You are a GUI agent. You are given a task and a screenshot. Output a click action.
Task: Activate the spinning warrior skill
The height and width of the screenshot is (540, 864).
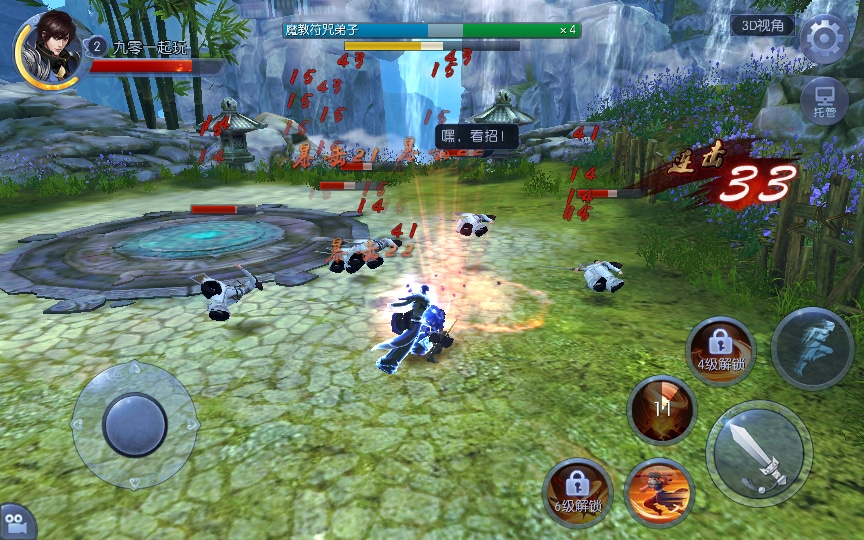pos(659,492)
